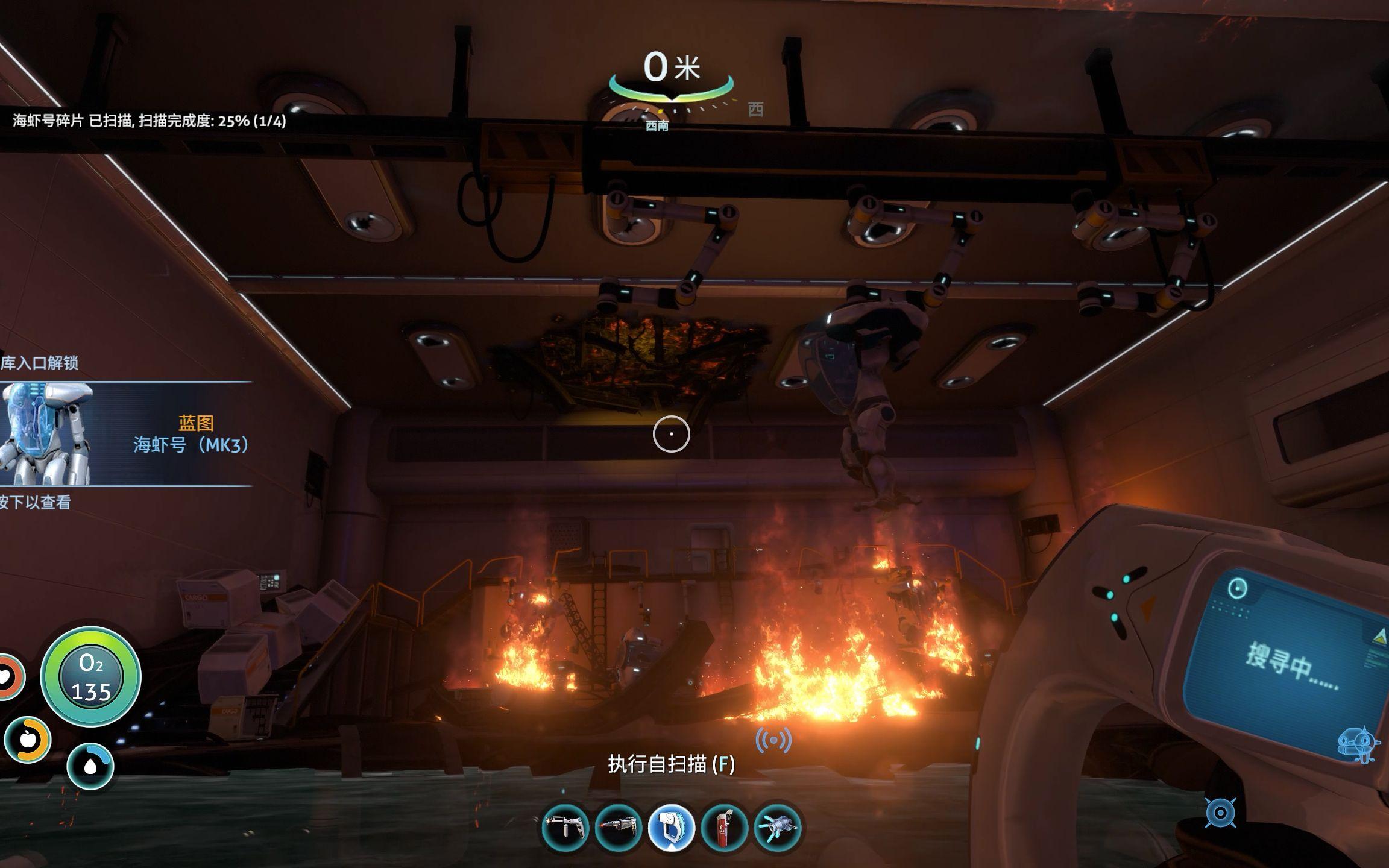
Task: Select the laser cutter hotbar slot
Action: [618, 828]
